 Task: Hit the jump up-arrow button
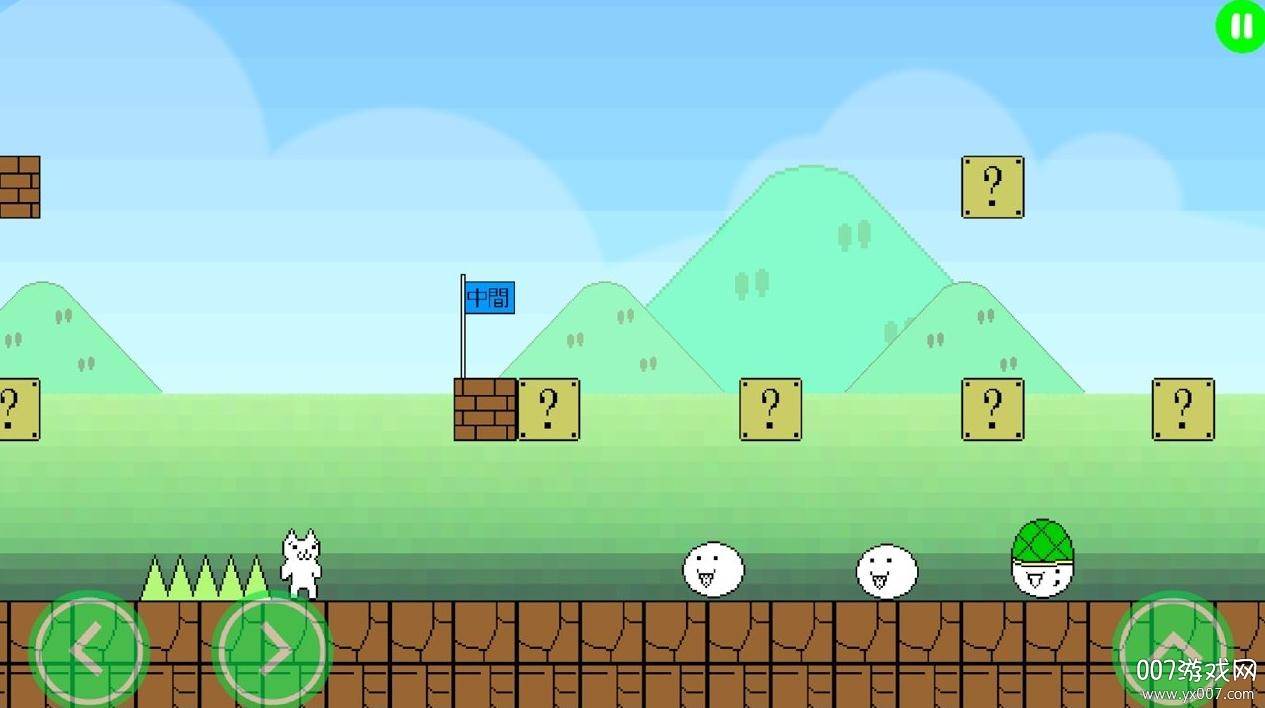point(1173,650)
